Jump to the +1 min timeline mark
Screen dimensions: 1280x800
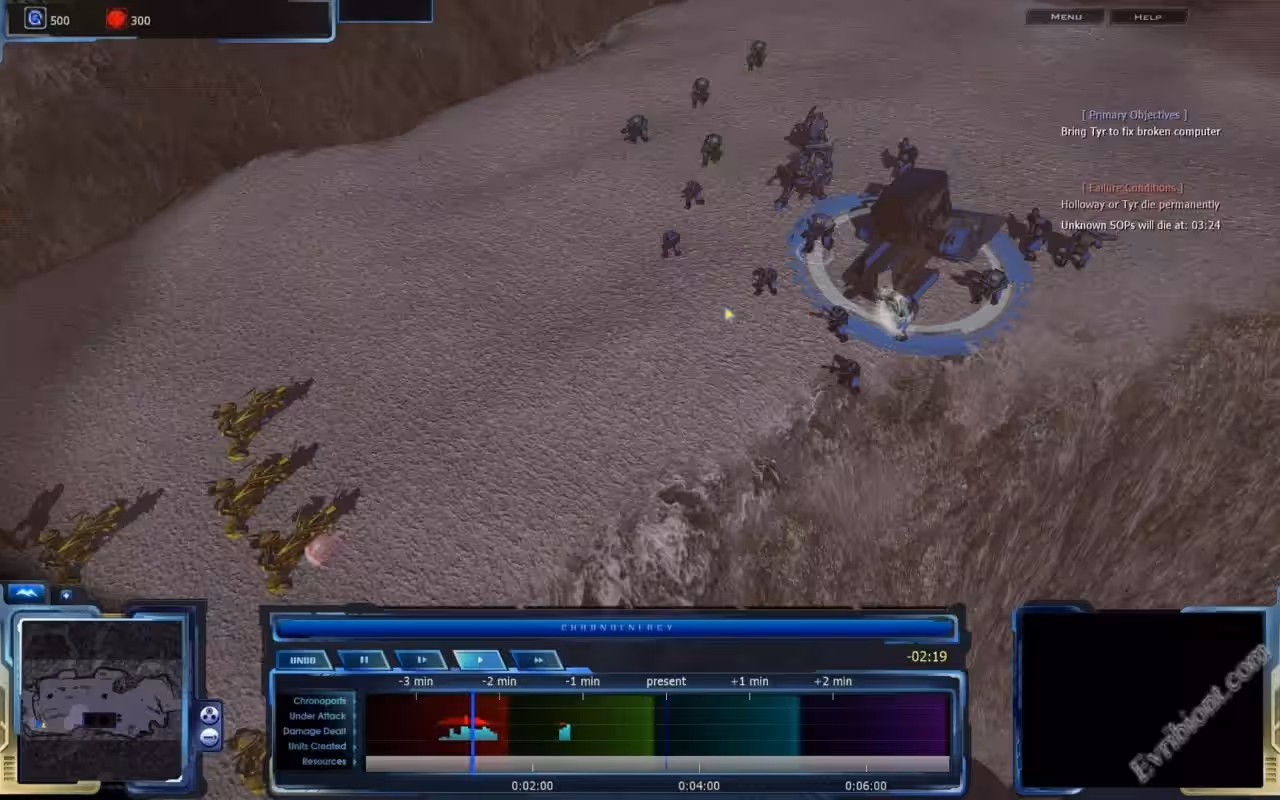tap(749, 682)
